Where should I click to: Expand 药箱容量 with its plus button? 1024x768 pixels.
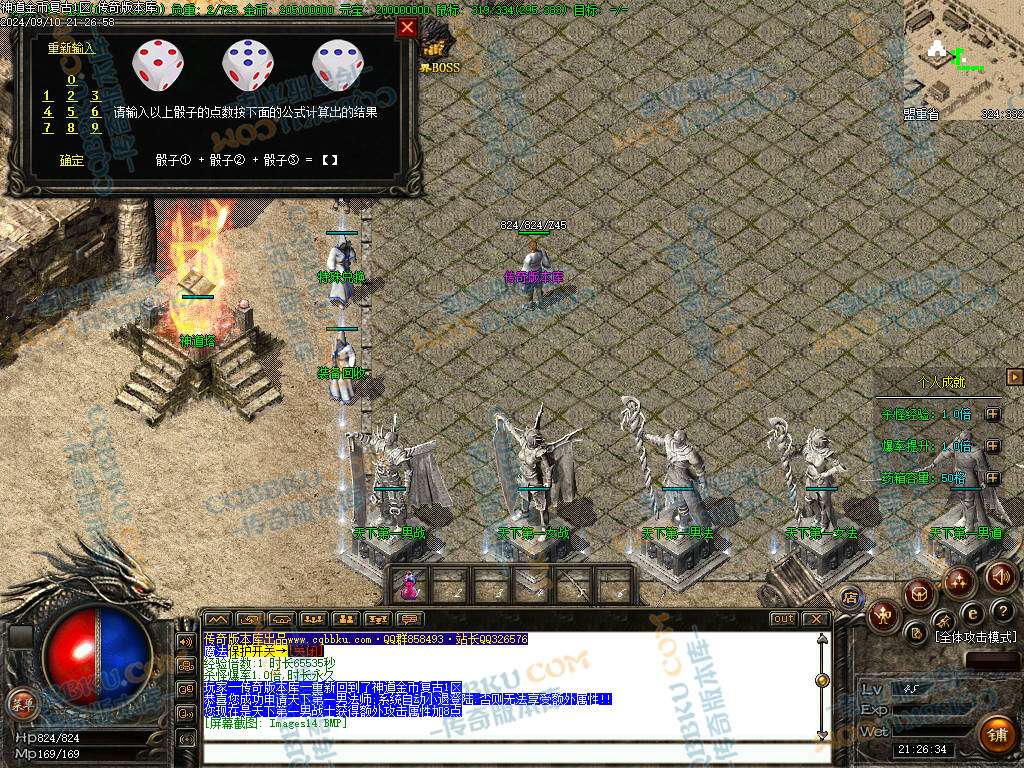point(992,478)
